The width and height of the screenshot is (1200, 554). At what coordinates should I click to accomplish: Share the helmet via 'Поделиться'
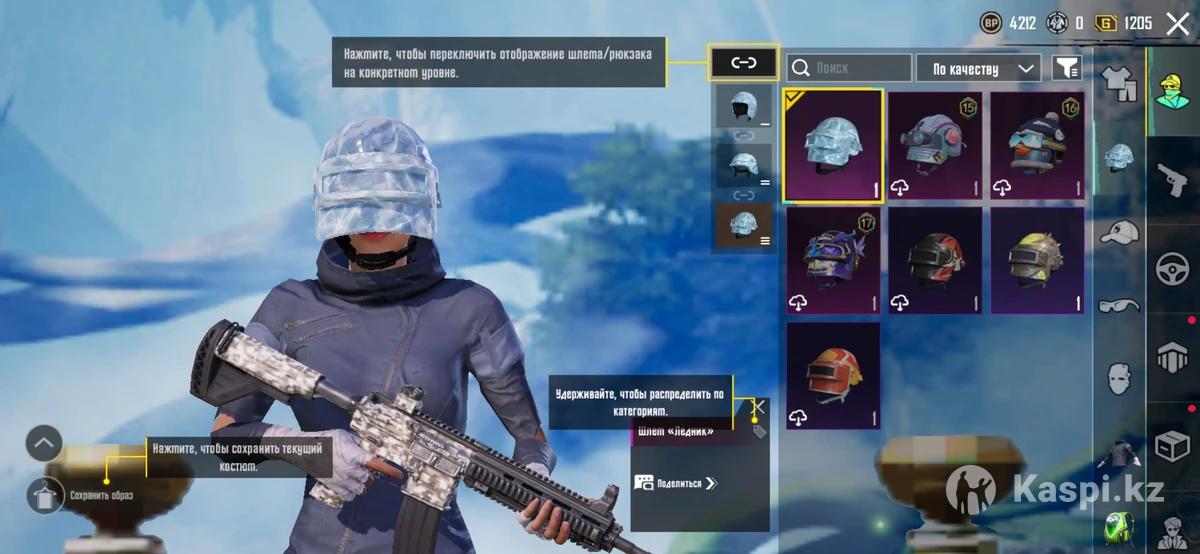pos(677,483)
